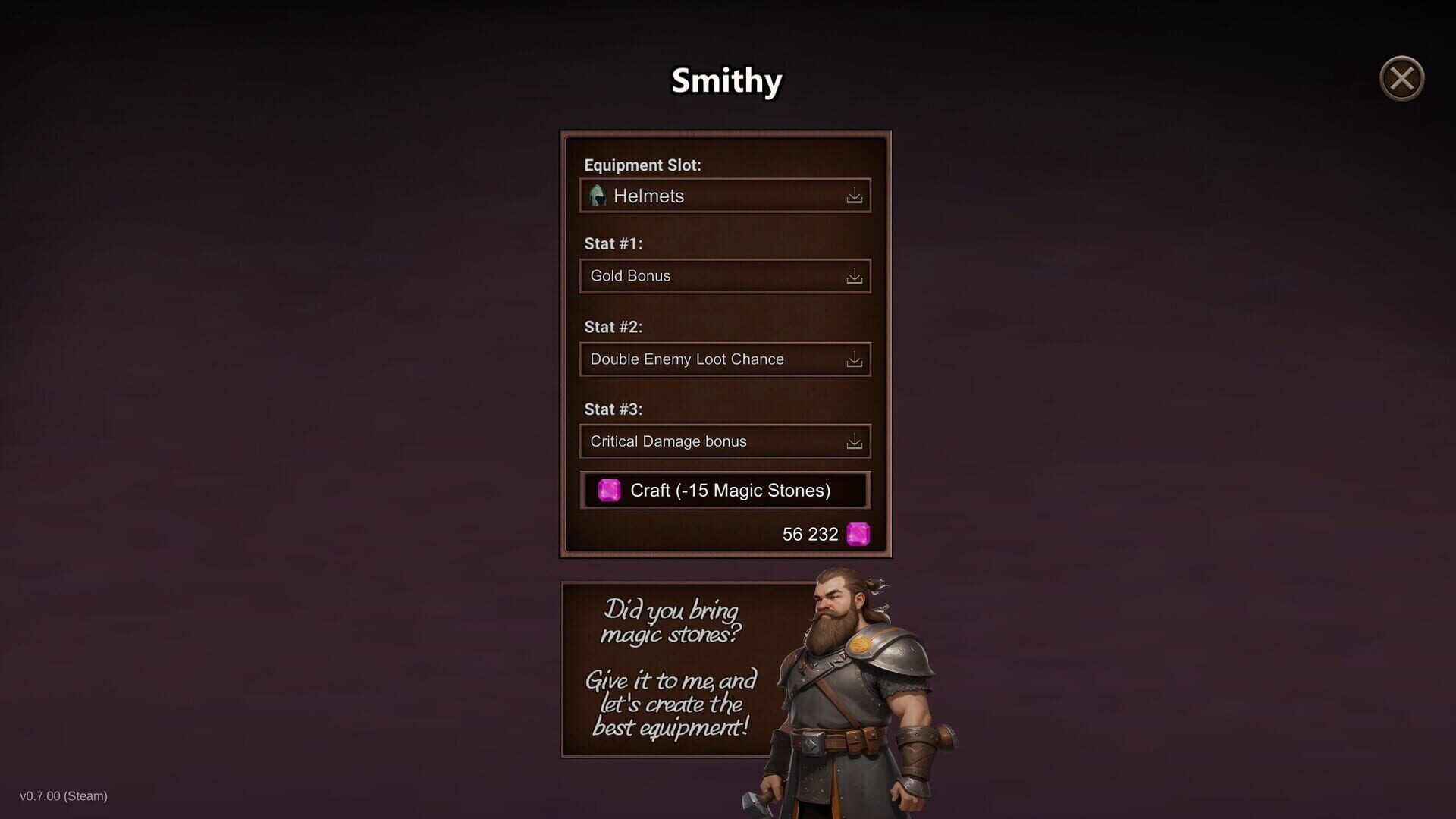Click the Smithy title heading

tap(726, 80)
